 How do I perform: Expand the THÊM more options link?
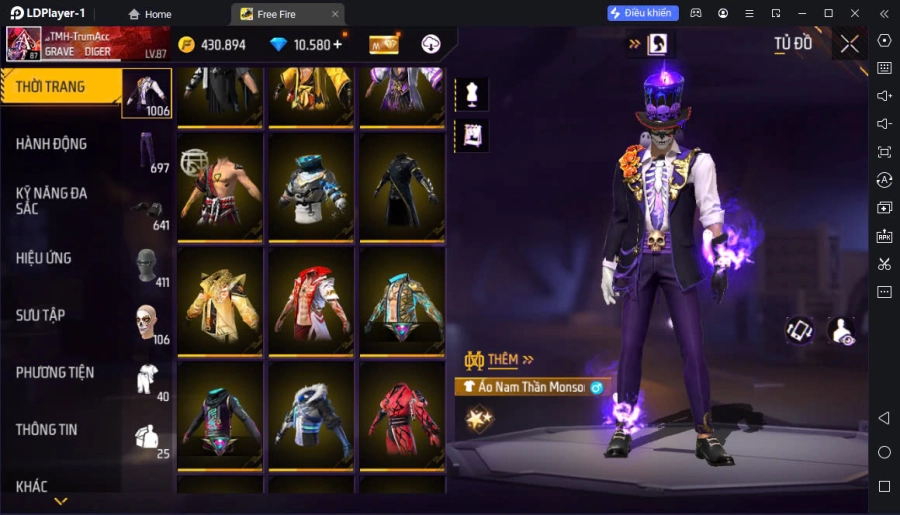(x=500, y=360)
